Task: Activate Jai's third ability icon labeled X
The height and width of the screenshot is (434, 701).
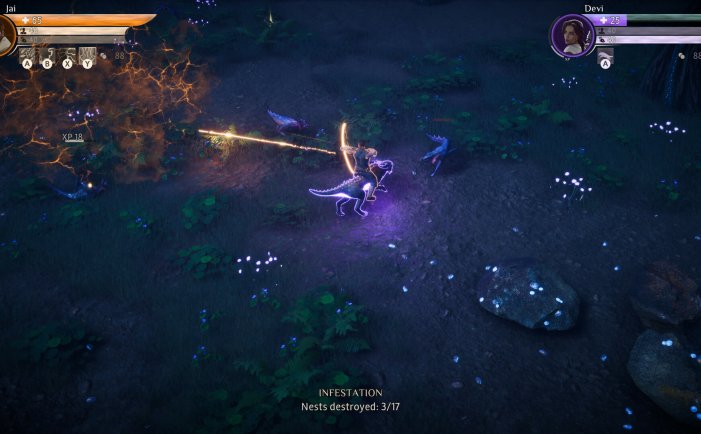Action: 68,57
